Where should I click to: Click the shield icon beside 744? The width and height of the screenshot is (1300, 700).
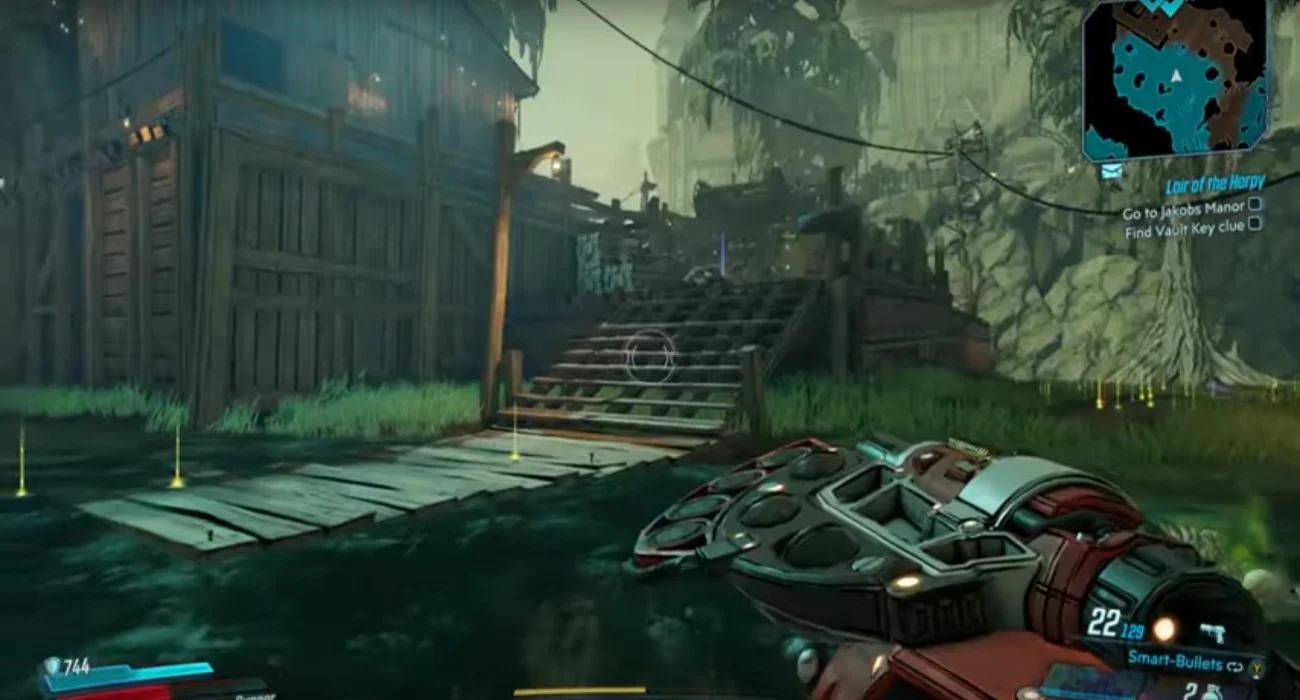pos(52,666)
